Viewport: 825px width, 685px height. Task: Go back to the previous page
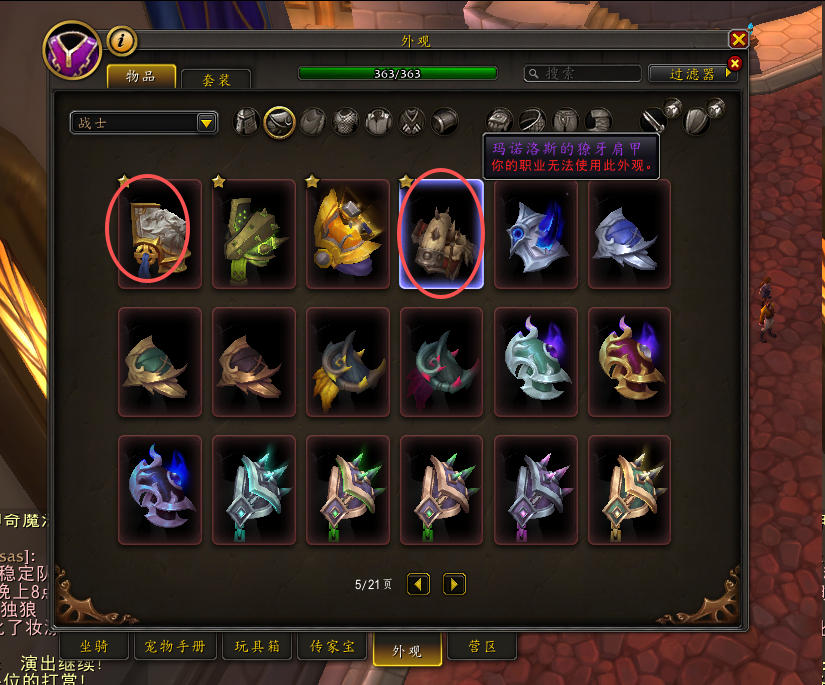[x=419, y=584]
